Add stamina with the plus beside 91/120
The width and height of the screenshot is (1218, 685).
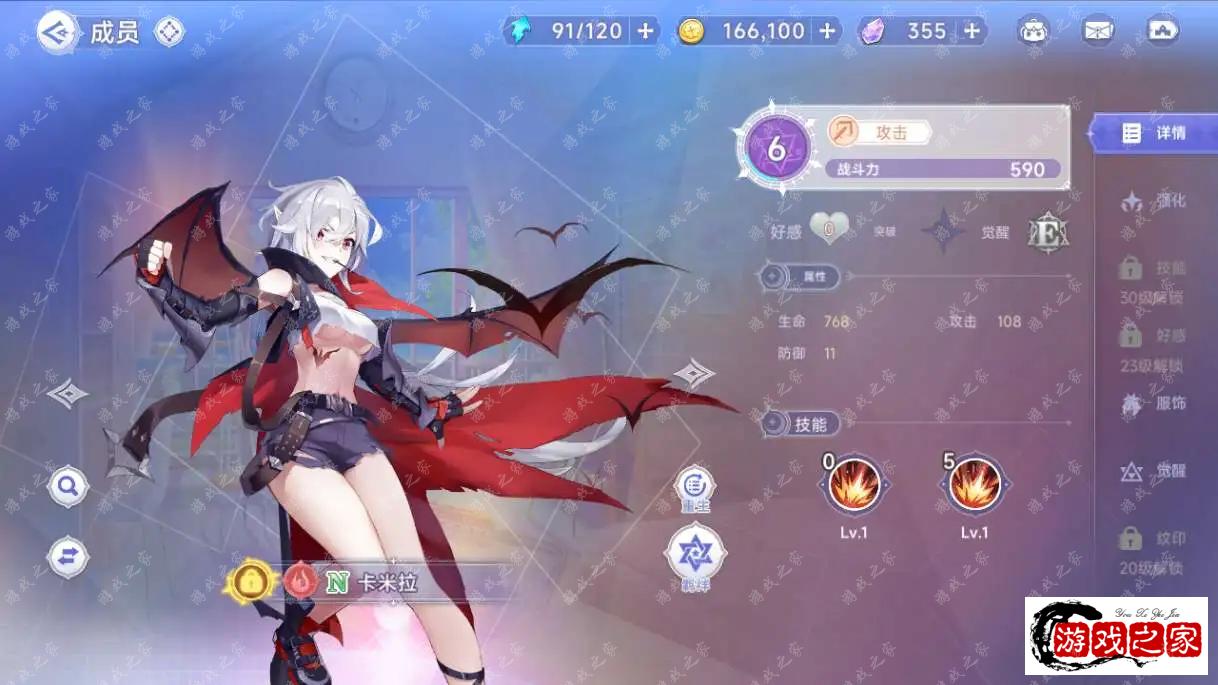pyautogui.click(x=645, y=31)
